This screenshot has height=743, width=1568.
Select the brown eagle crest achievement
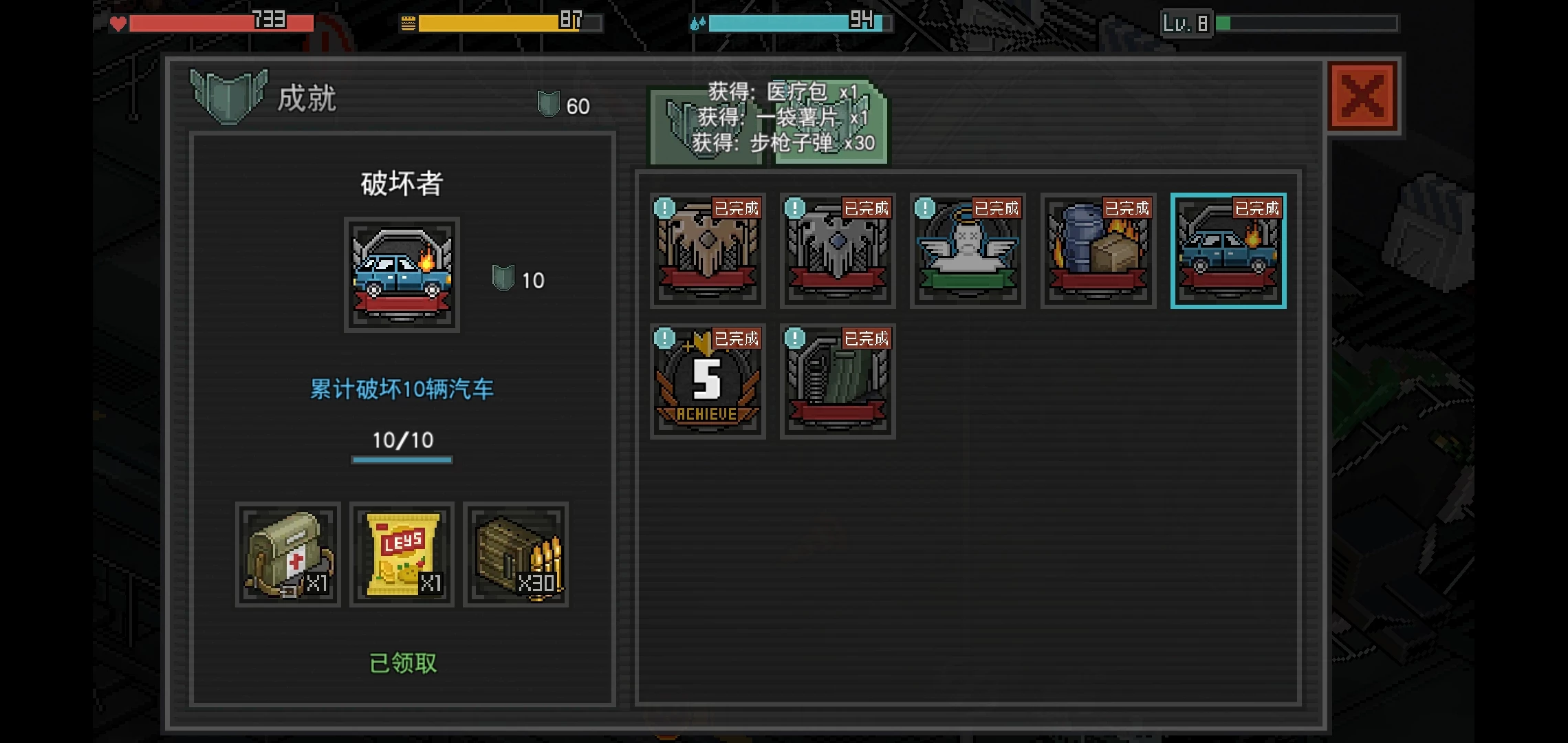click(x=708, y=251)
